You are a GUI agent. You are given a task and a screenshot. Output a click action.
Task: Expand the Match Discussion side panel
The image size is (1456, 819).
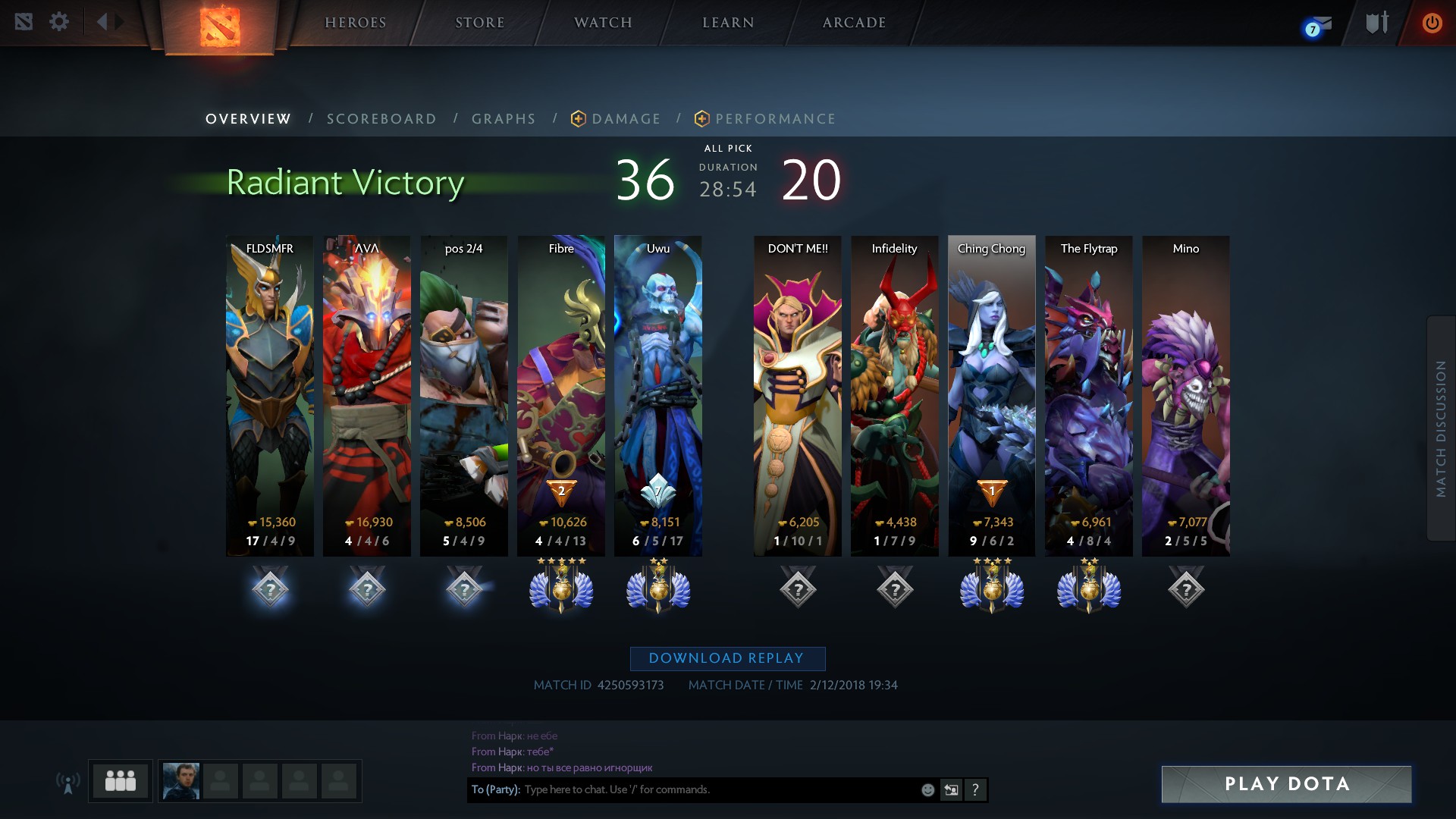click(1441, 428)
